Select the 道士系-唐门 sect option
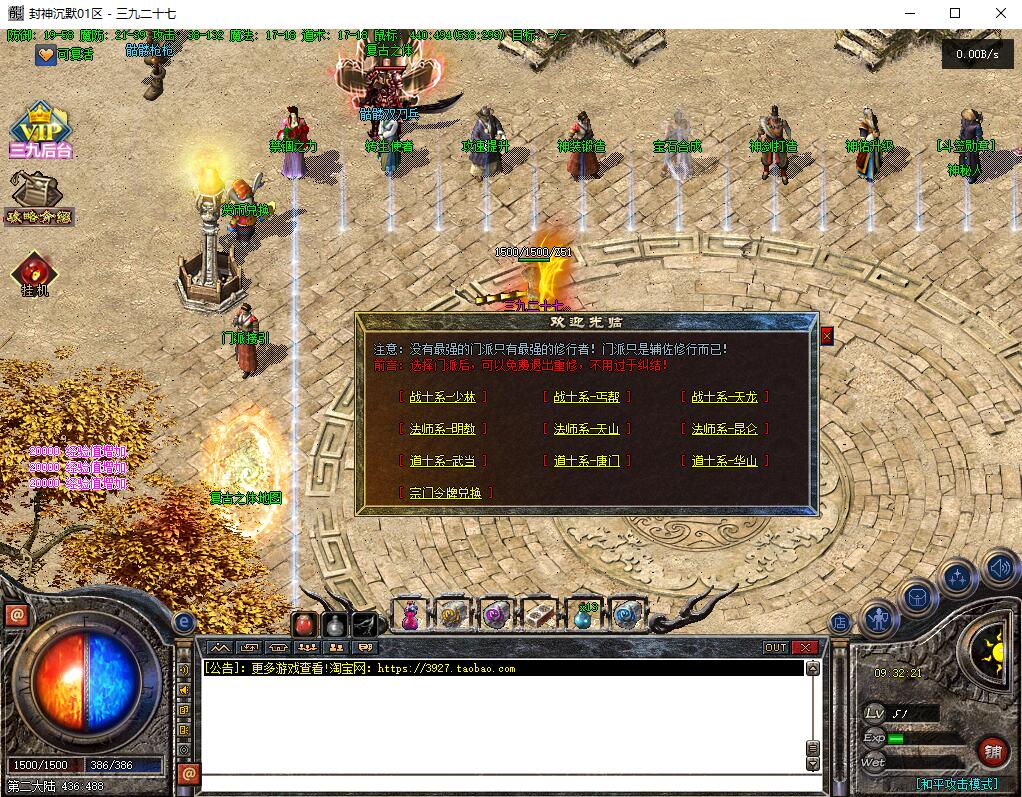The width and height of the screenshot is (1022, 797). pyautogui.click(x=587, y=461)
